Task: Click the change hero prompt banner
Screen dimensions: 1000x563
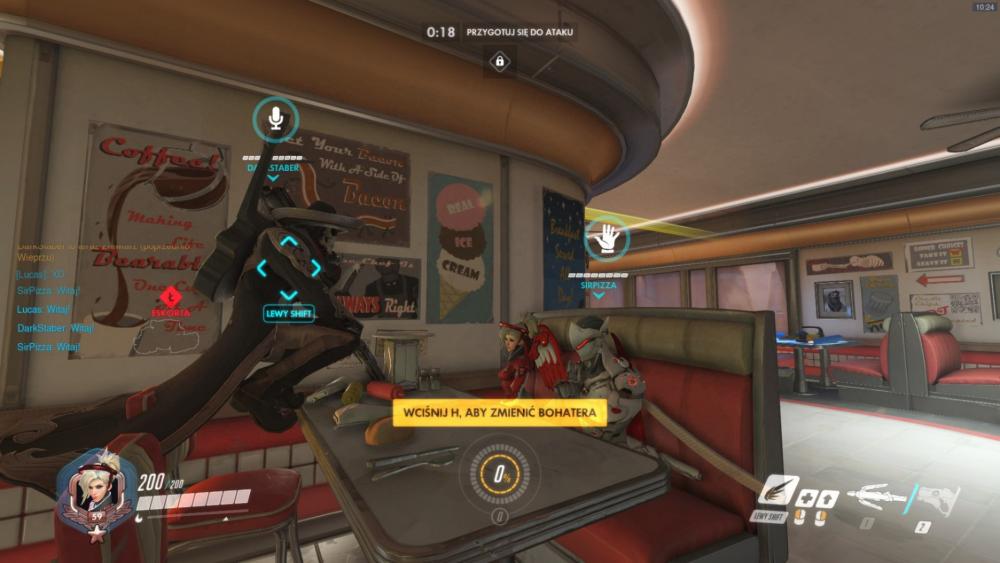Action: click(x=500, y=413)
